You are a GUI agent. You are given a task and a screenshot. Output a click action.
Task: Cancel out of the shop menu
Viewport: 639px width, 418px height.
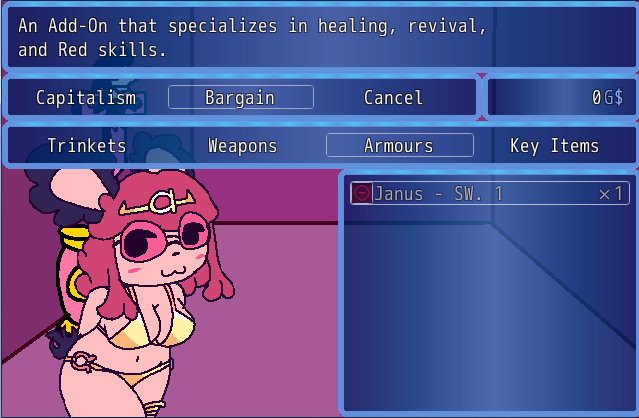[x=393, y=97]
